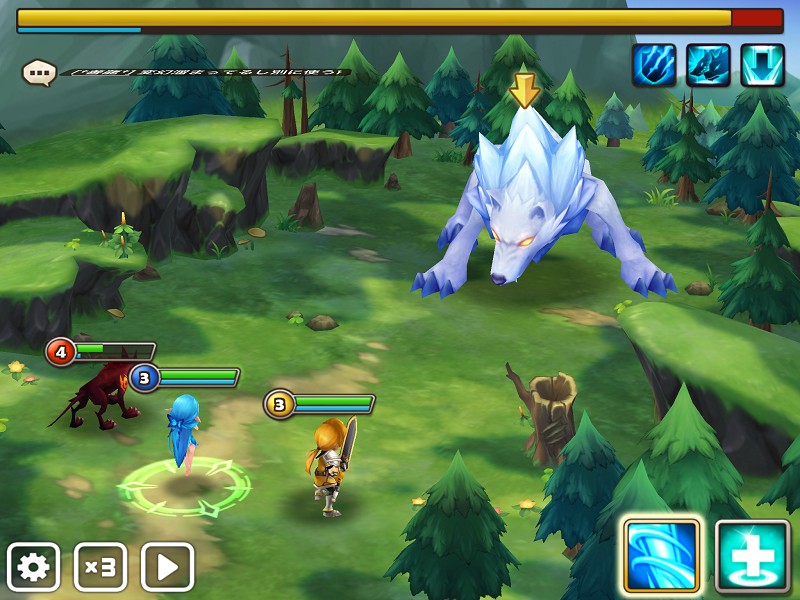Use the highlighted blue water swirl skill

point(661,556)
